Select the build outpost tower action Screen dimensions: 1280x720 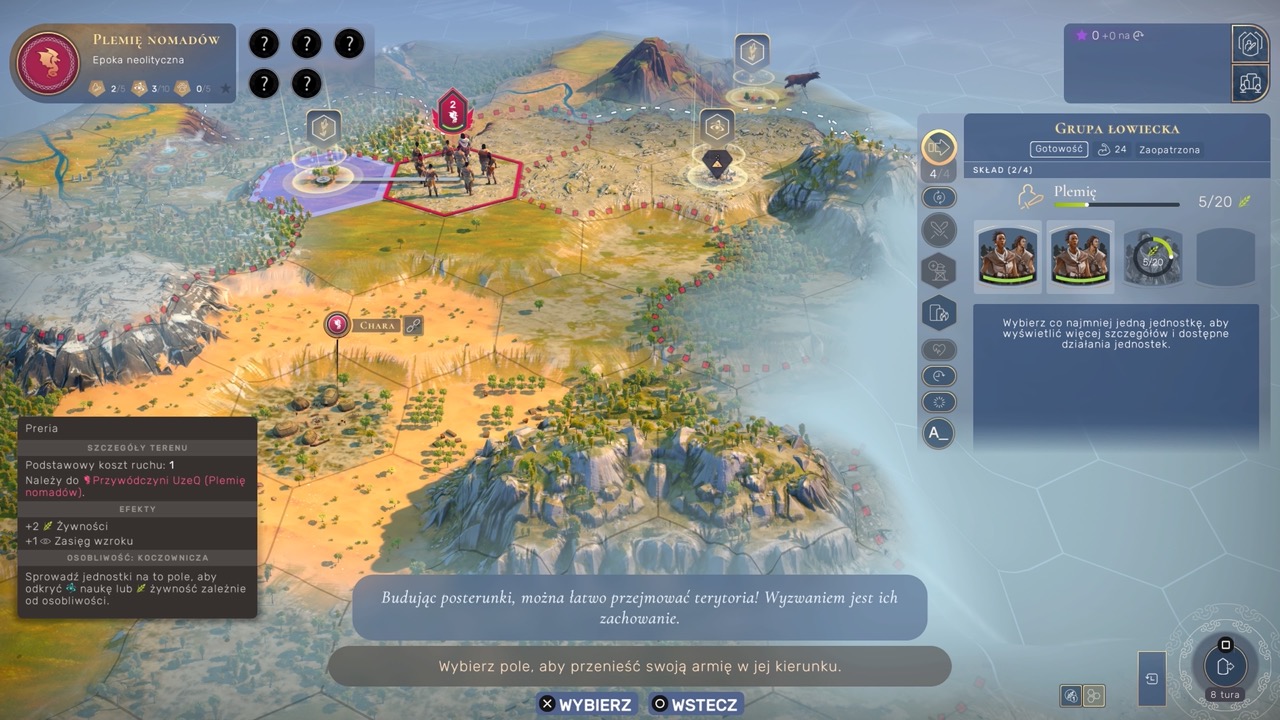tap(938, 271)
